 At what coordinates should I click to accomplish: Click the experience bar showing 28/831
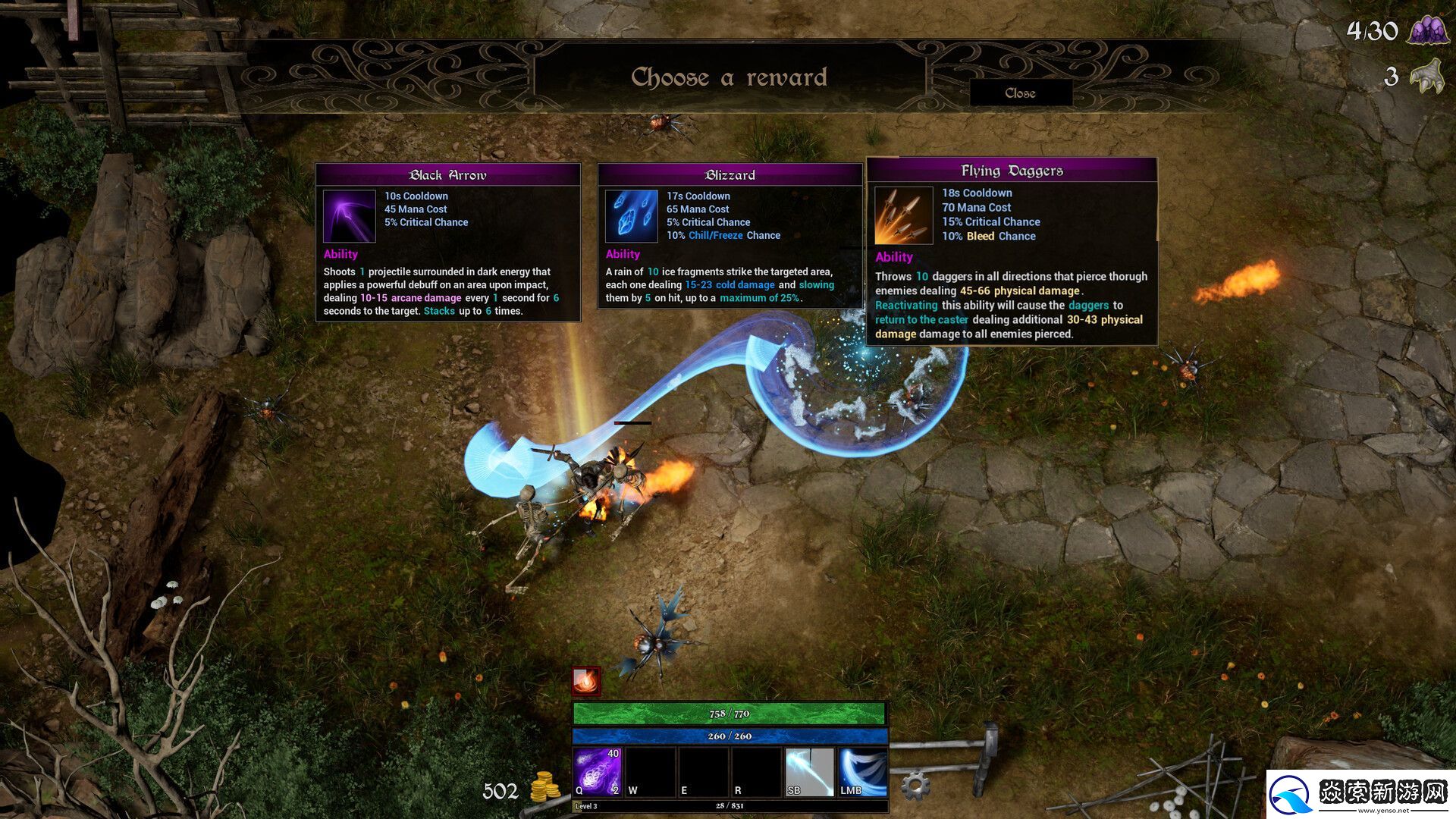click(x=728, y=807)
